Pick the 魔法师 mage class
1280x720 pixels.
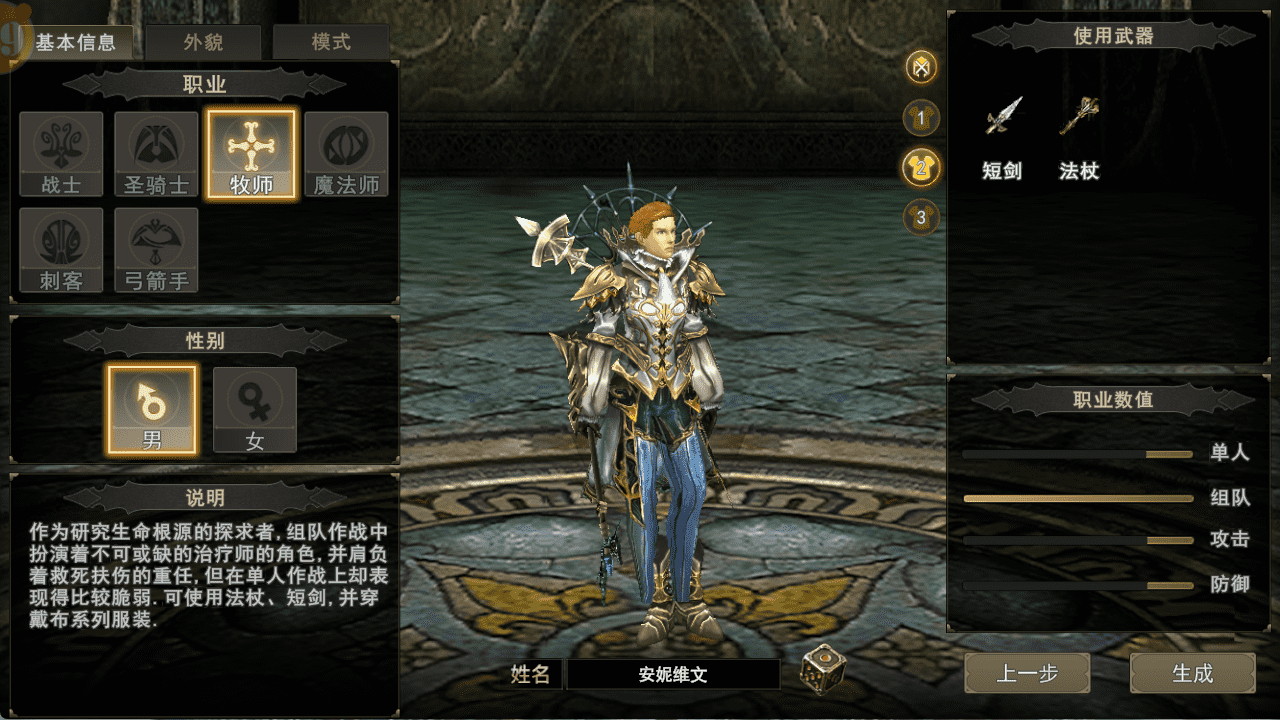(346, 154)
